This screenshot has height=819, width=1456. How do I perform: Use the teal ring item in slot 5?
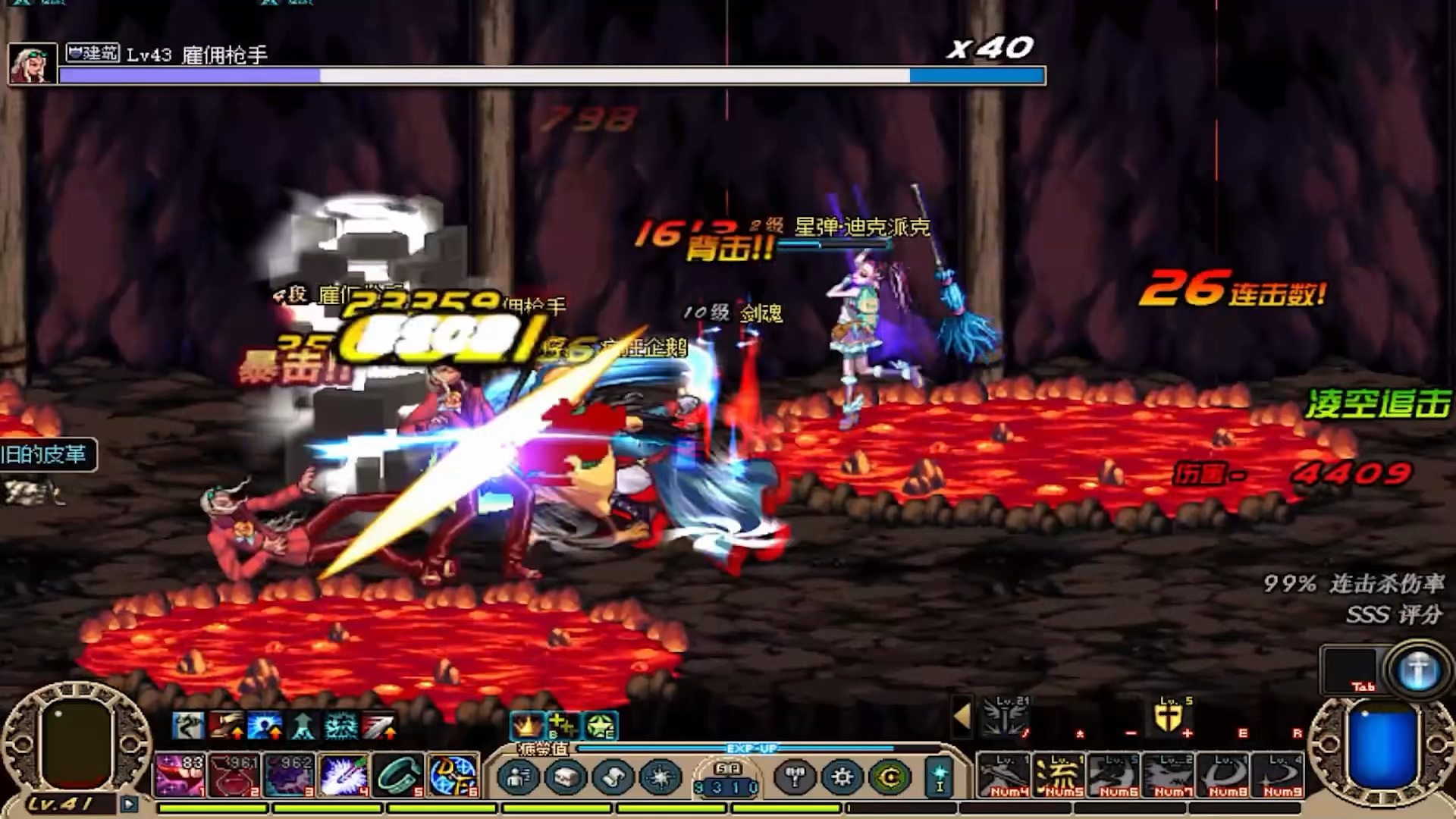[398, 775]
